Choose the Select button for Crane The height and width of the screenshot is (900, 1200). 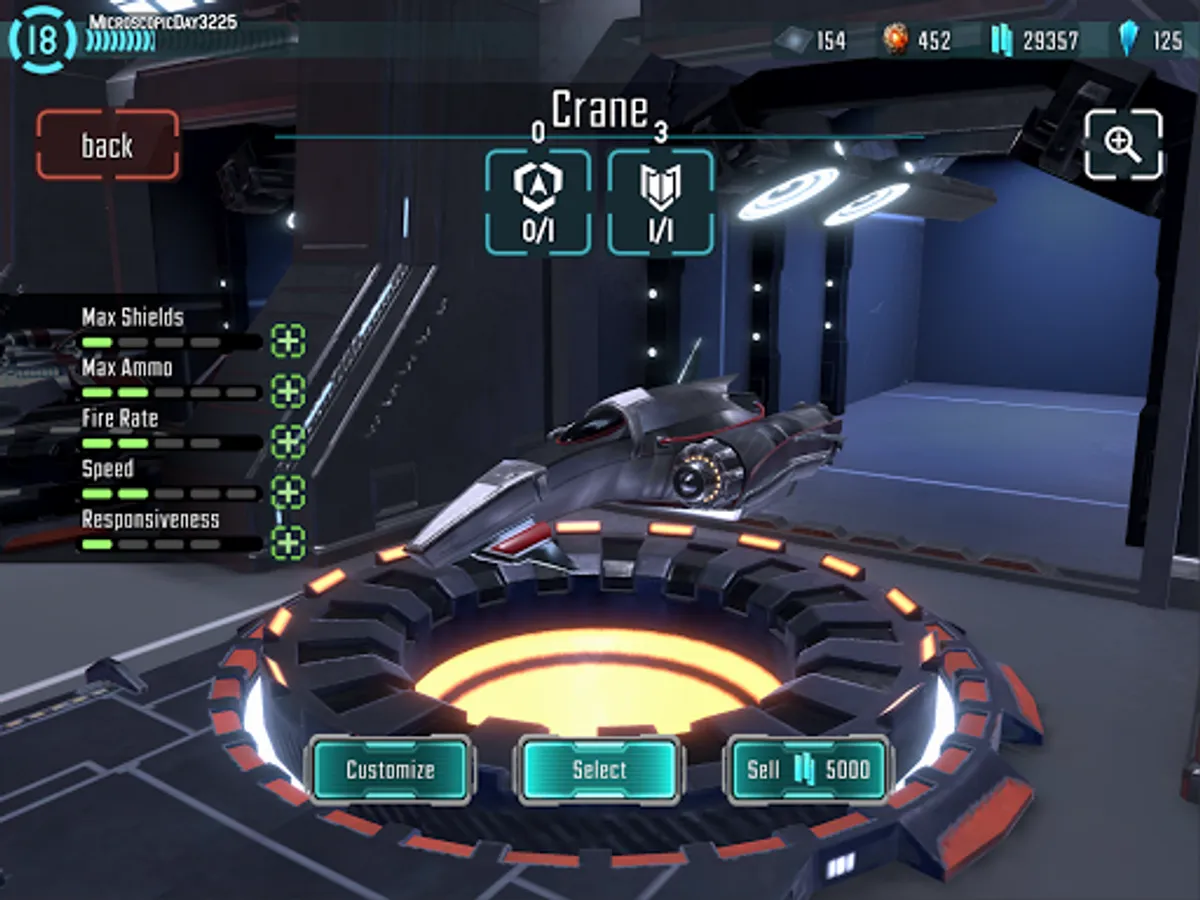click(x=599, y=770)
